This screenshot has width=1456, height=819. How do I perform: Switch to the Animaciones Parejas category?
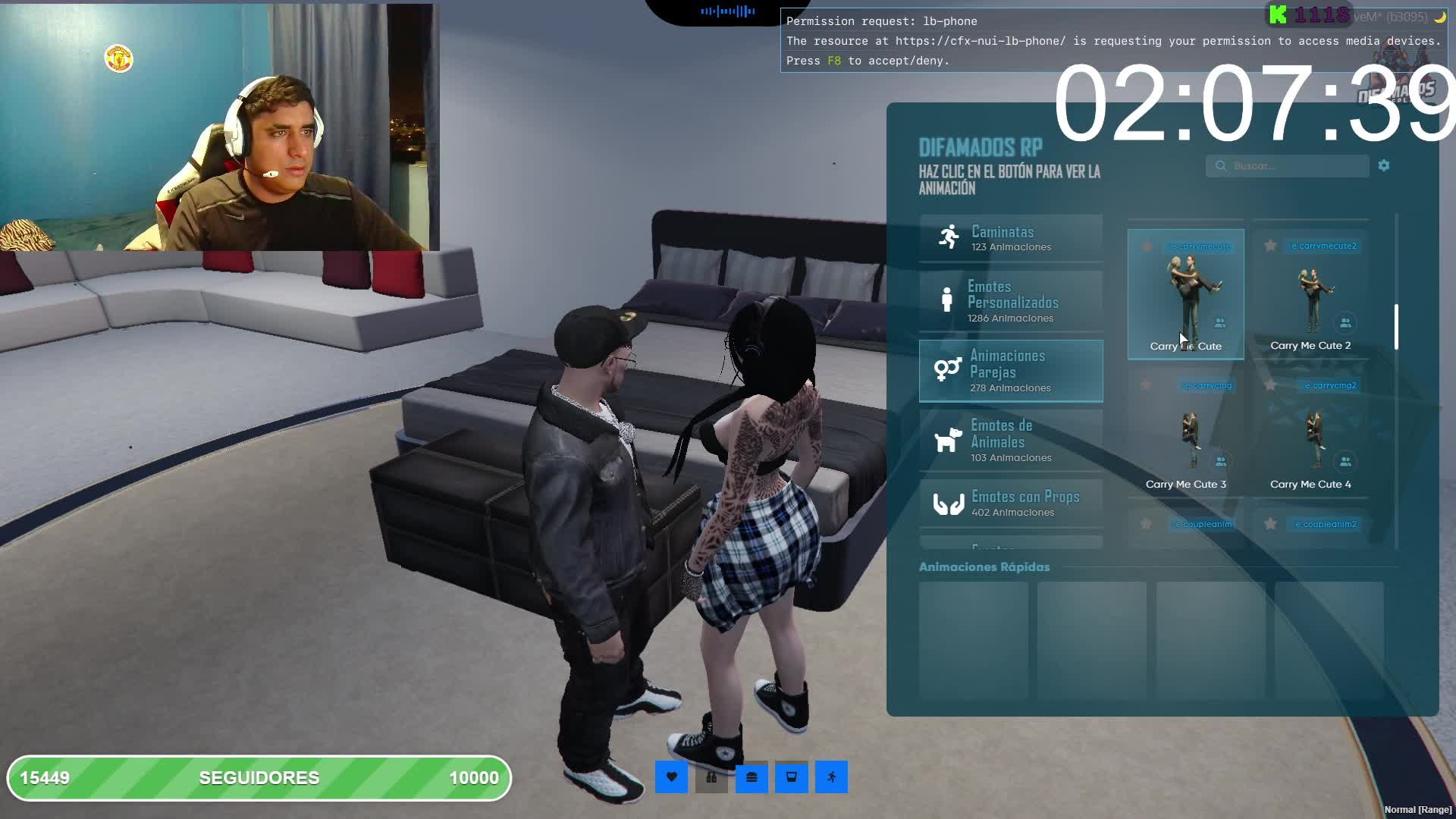click(1011, 371)
